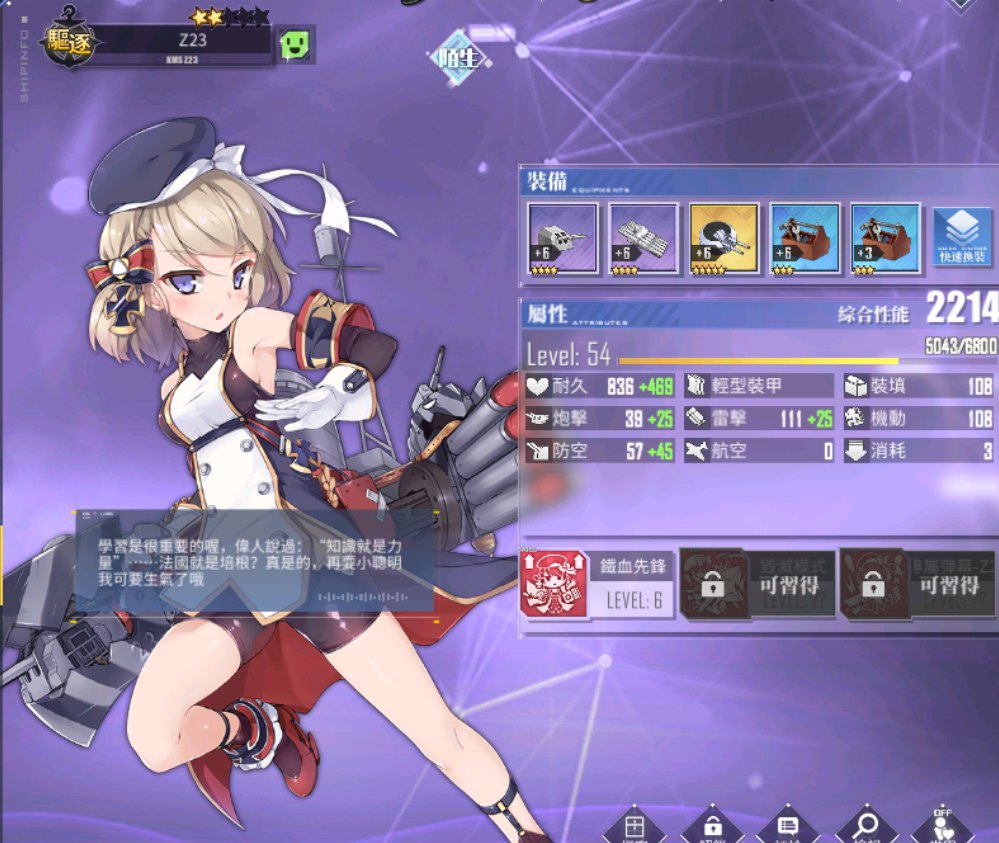999x843 pixels.
Task: Select the gold anti-air gun slot
Action: pos(724,238)
